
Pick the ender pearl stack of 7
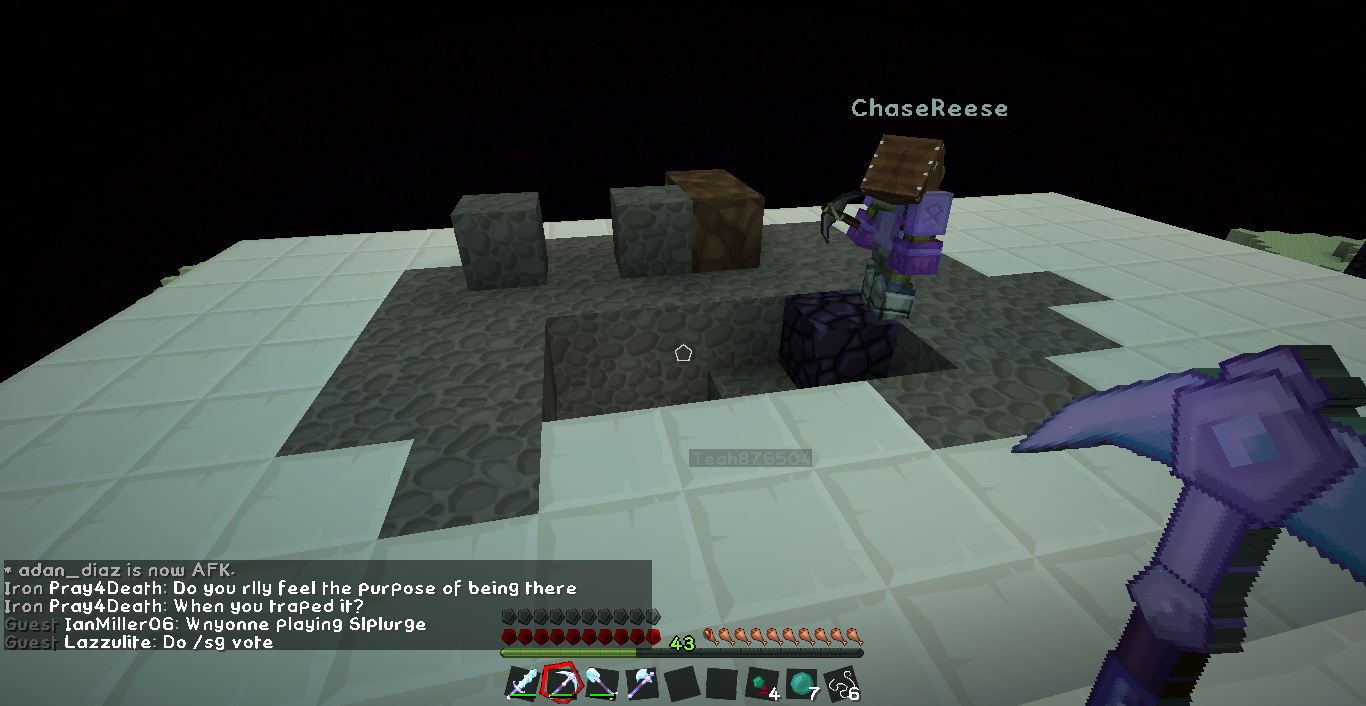(x=801, y=684)
